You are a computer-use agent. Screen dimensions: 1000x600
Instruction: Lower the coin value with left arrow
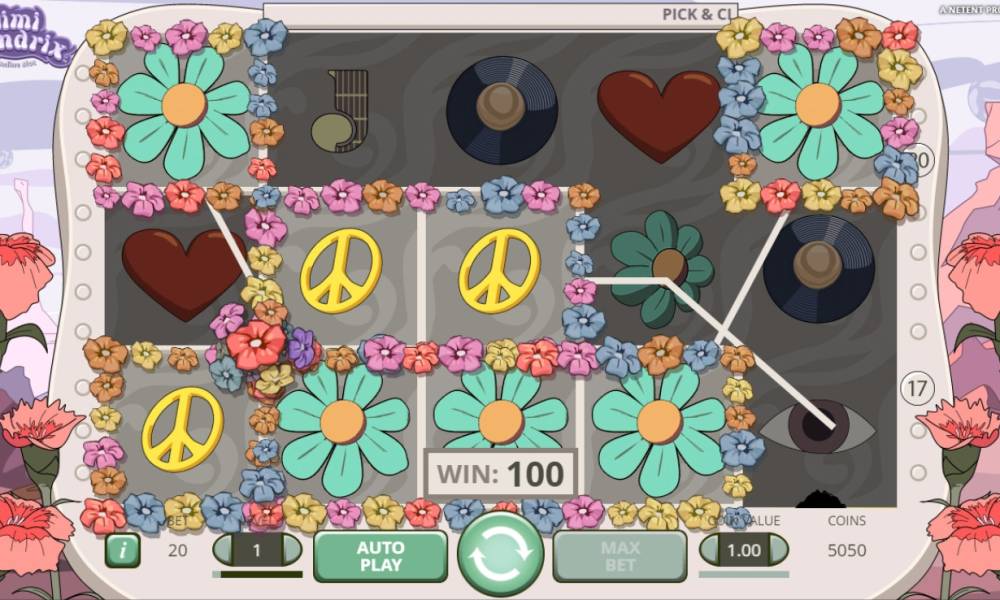click(711, 550)
